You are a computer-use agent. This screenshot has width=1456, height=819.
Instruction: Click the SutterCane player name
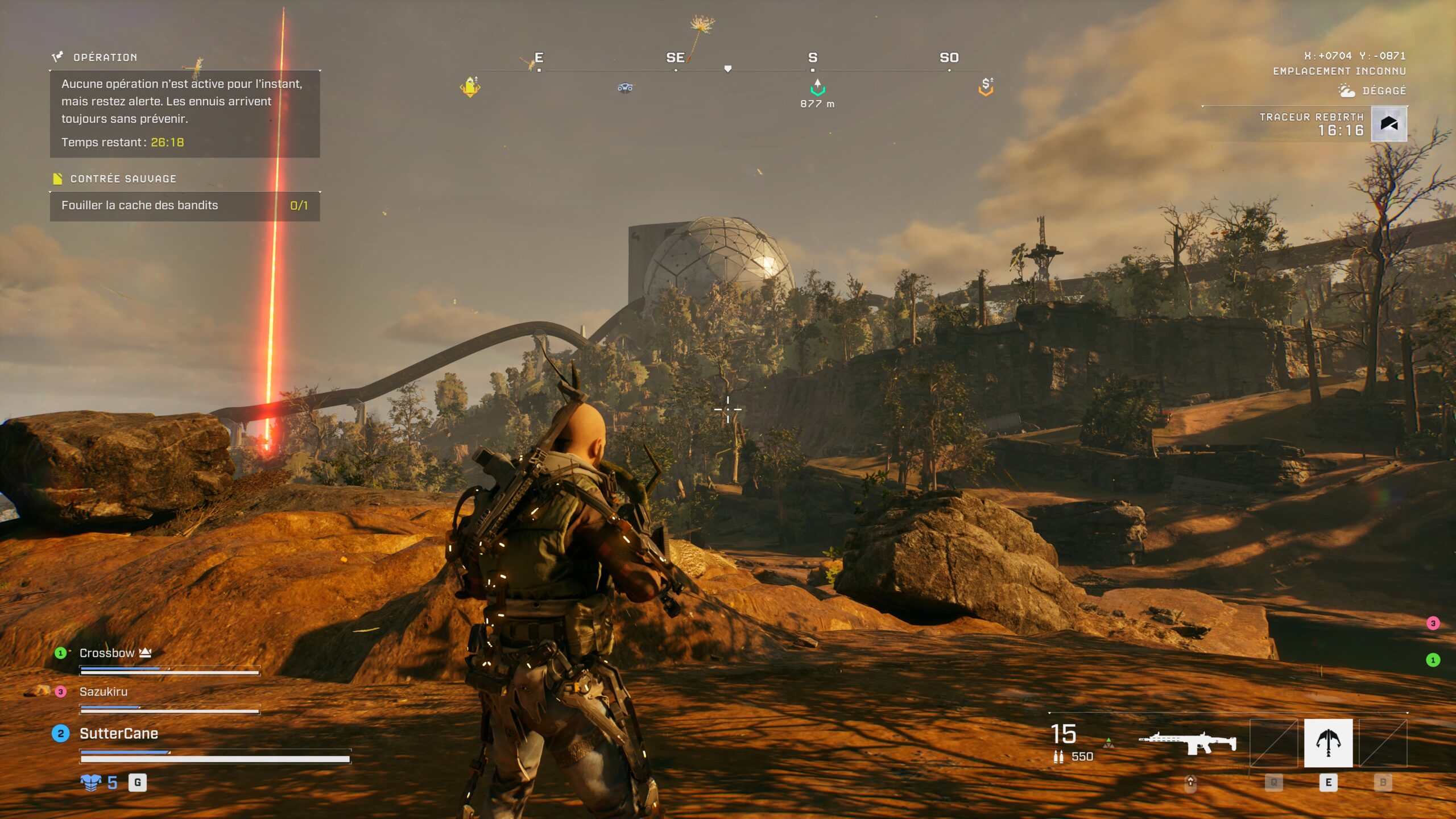pos(118,734)
